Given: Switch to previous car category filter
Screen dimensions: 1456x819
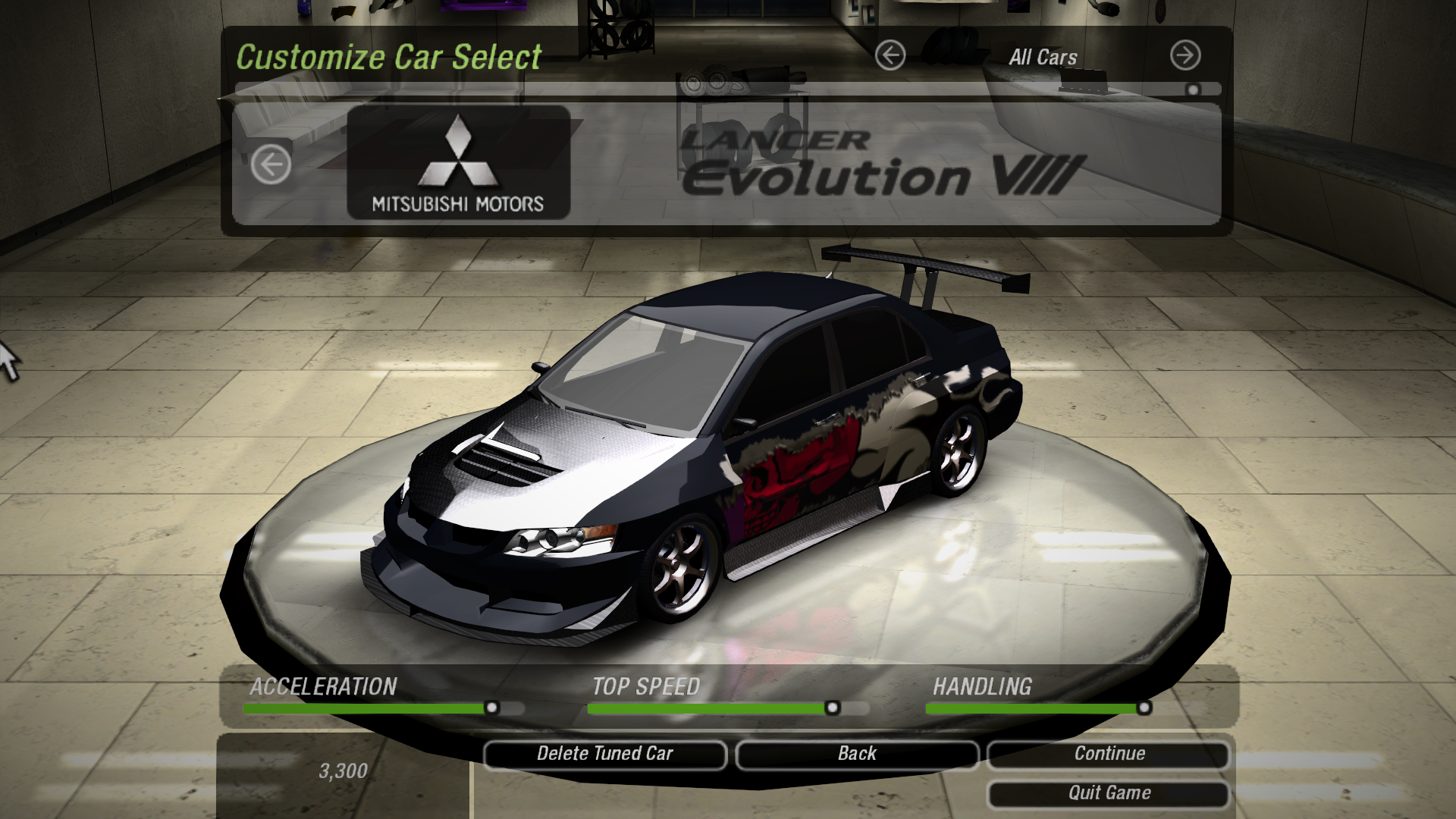Looking at the screenshot, I should click(x=890, y=55).
